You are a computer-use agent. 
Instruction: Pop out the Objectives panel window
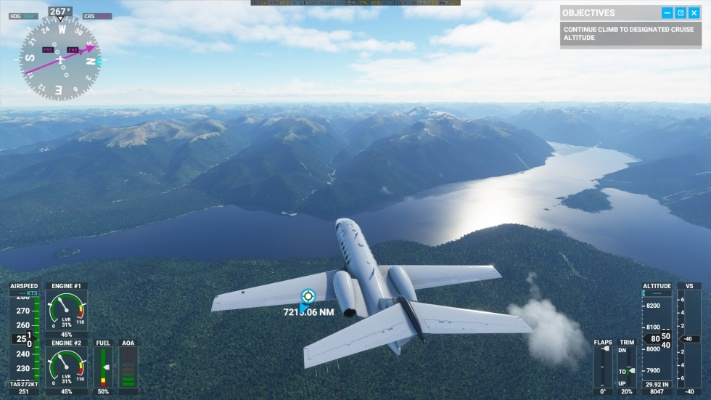680,13
